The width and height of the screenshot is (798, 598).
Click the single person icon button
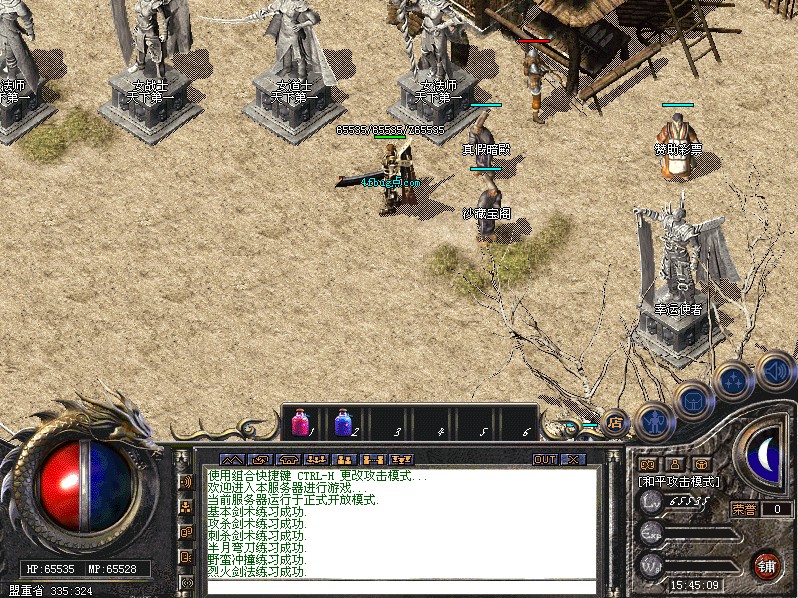click(x=675, y=464)
